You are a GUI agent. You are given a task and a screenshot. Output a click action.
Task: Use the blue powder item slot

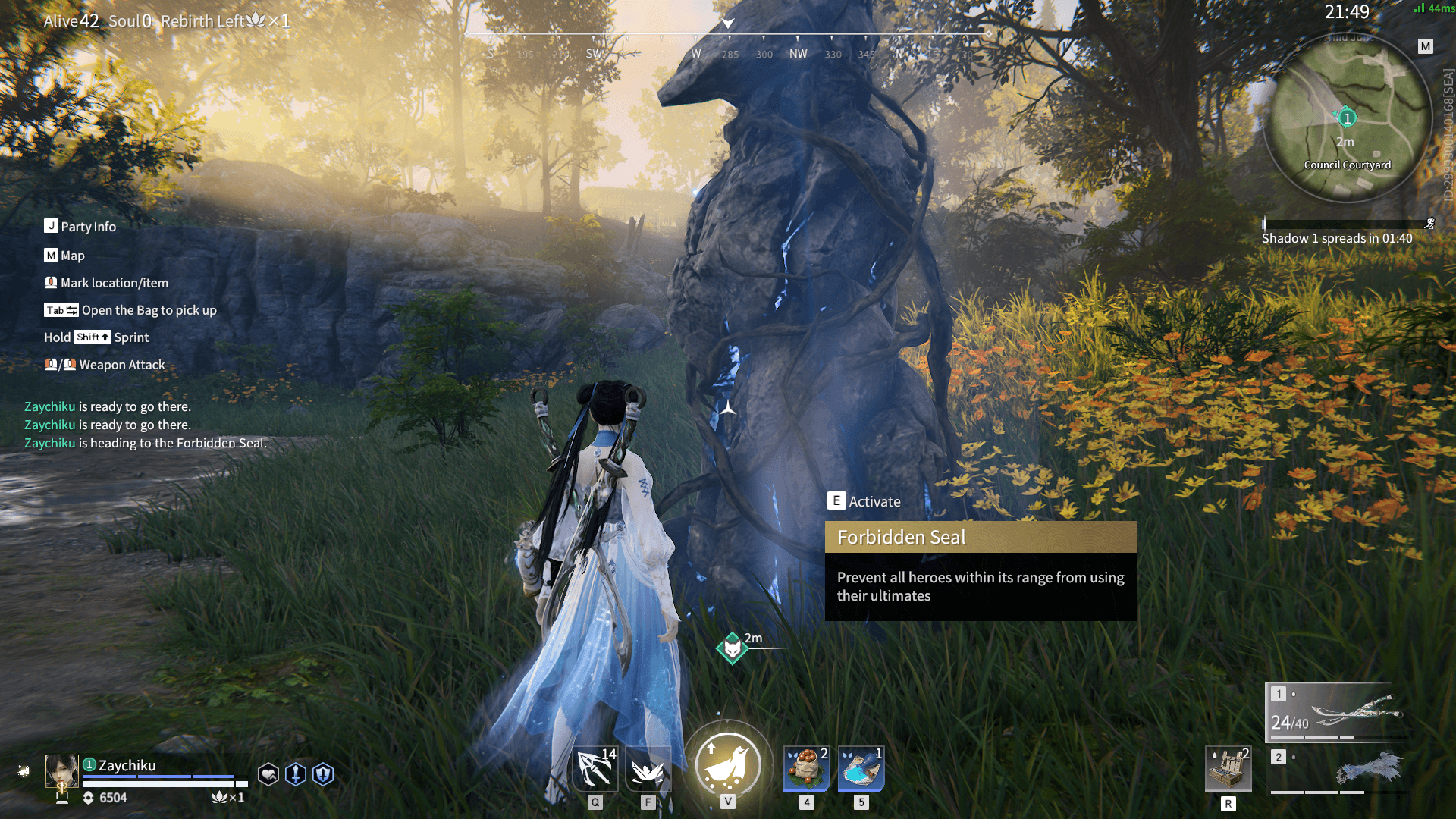pyautogui.click(x=861, y=768)
